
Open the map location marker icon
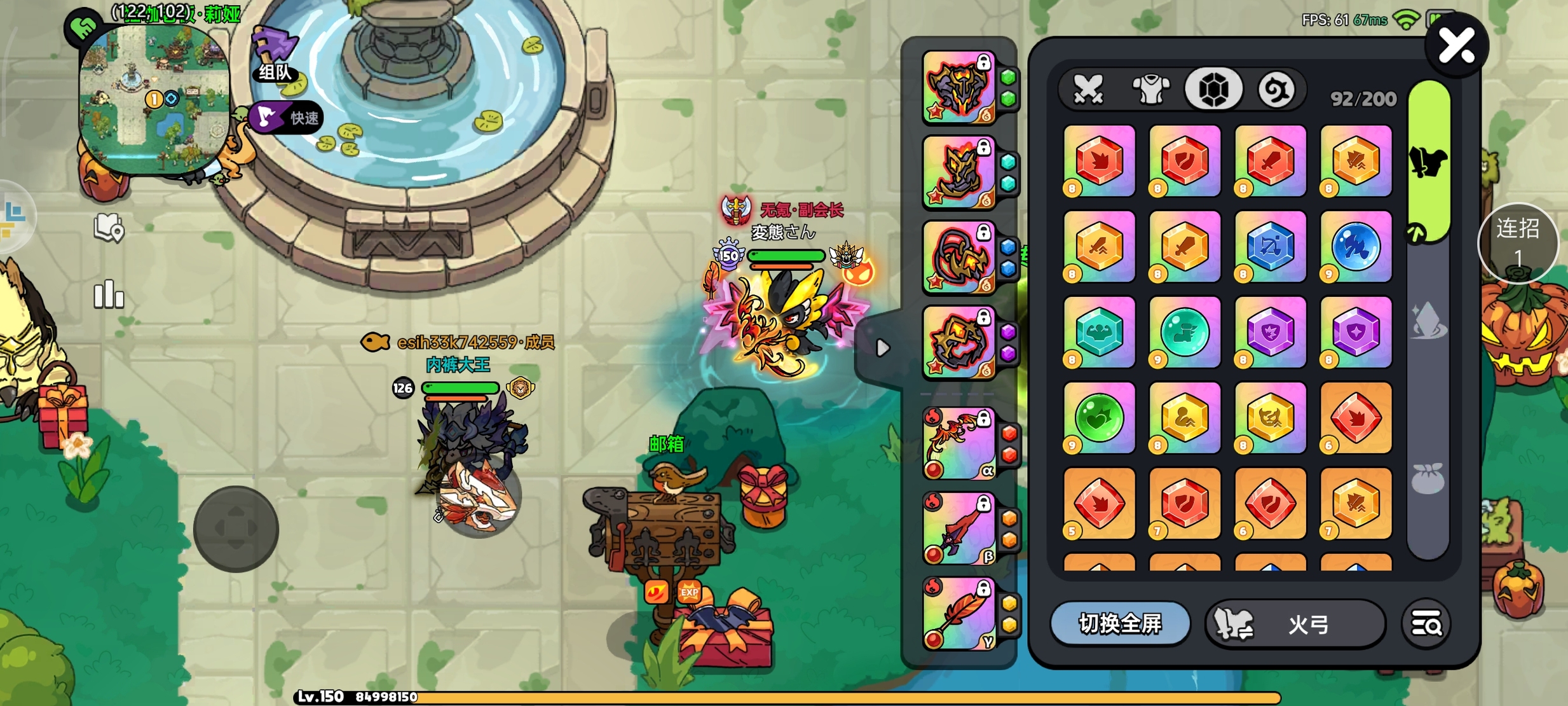pyautogui.click(x=109, y=228)
